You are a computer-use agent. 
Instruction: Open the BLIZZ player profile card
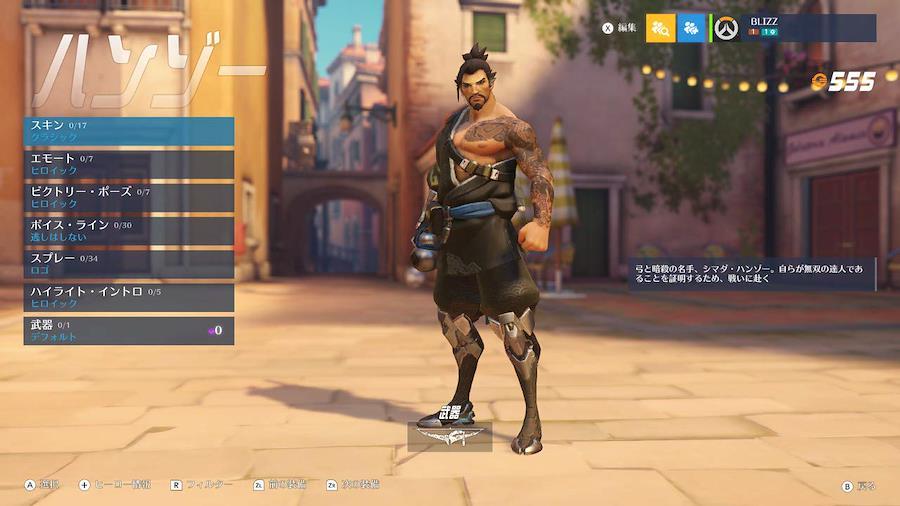pyautogui.click(x=795, y=28)
